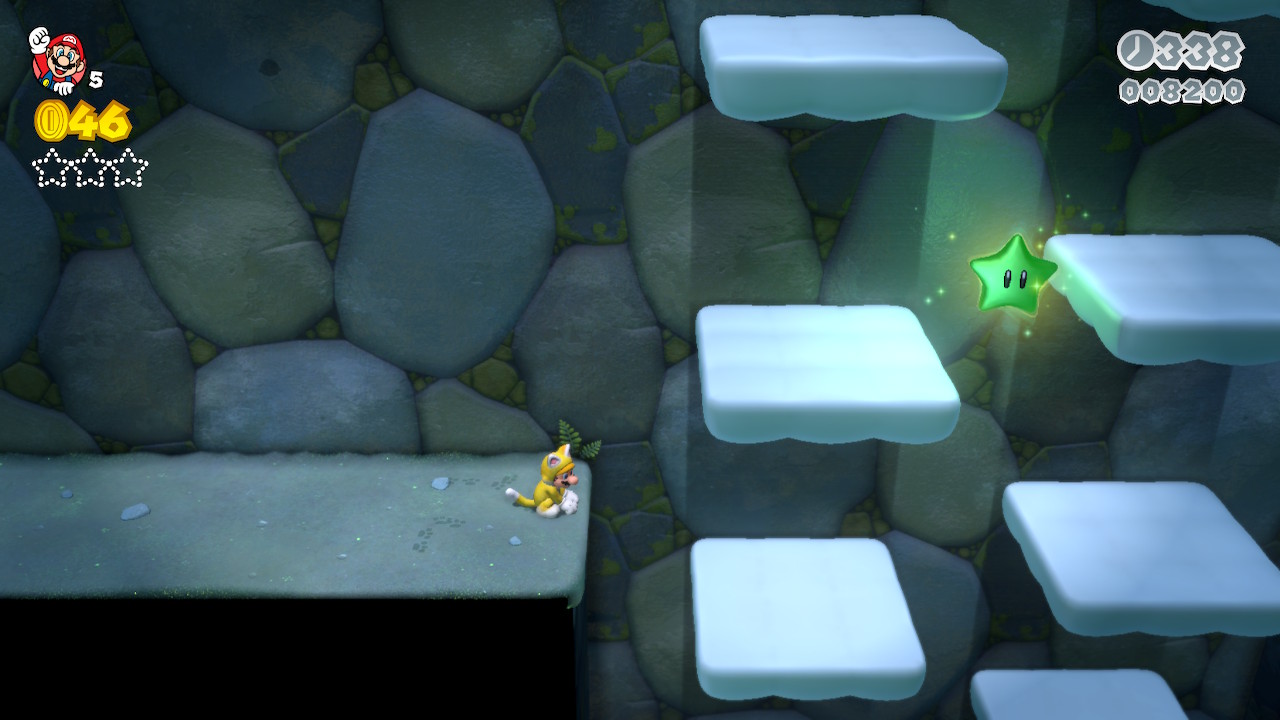The width and height of the screenshot is (1280, 720).
Task: Select the green star collection tracker
Action: point(90,168)
